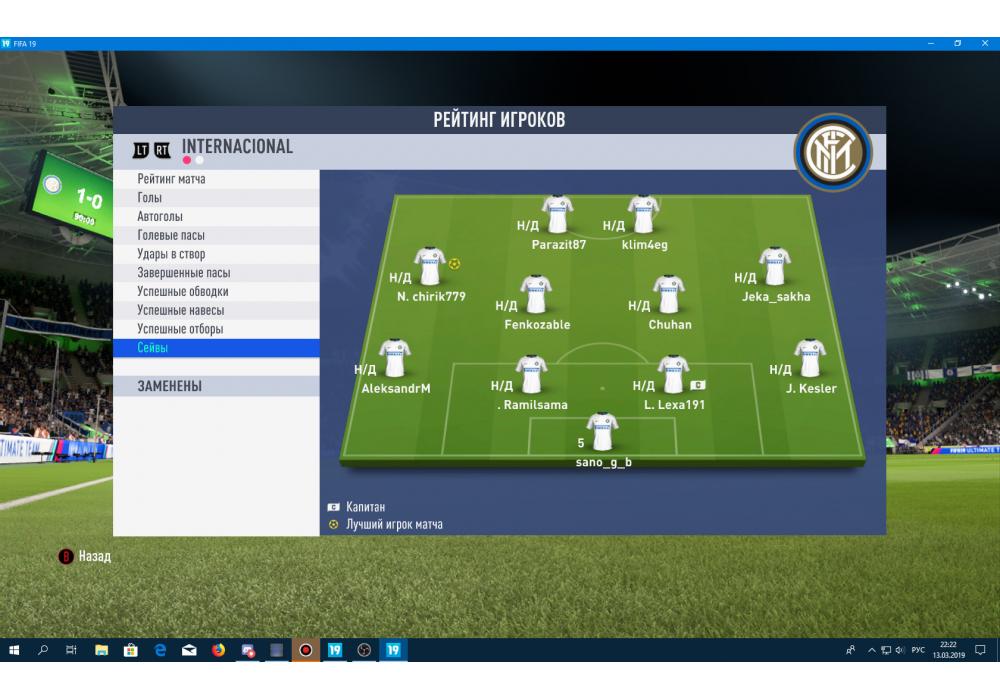Choose player AleksandrM on the formation
Screen dimensions: 1000x700
pyautogui.click(x=395, y=360)
